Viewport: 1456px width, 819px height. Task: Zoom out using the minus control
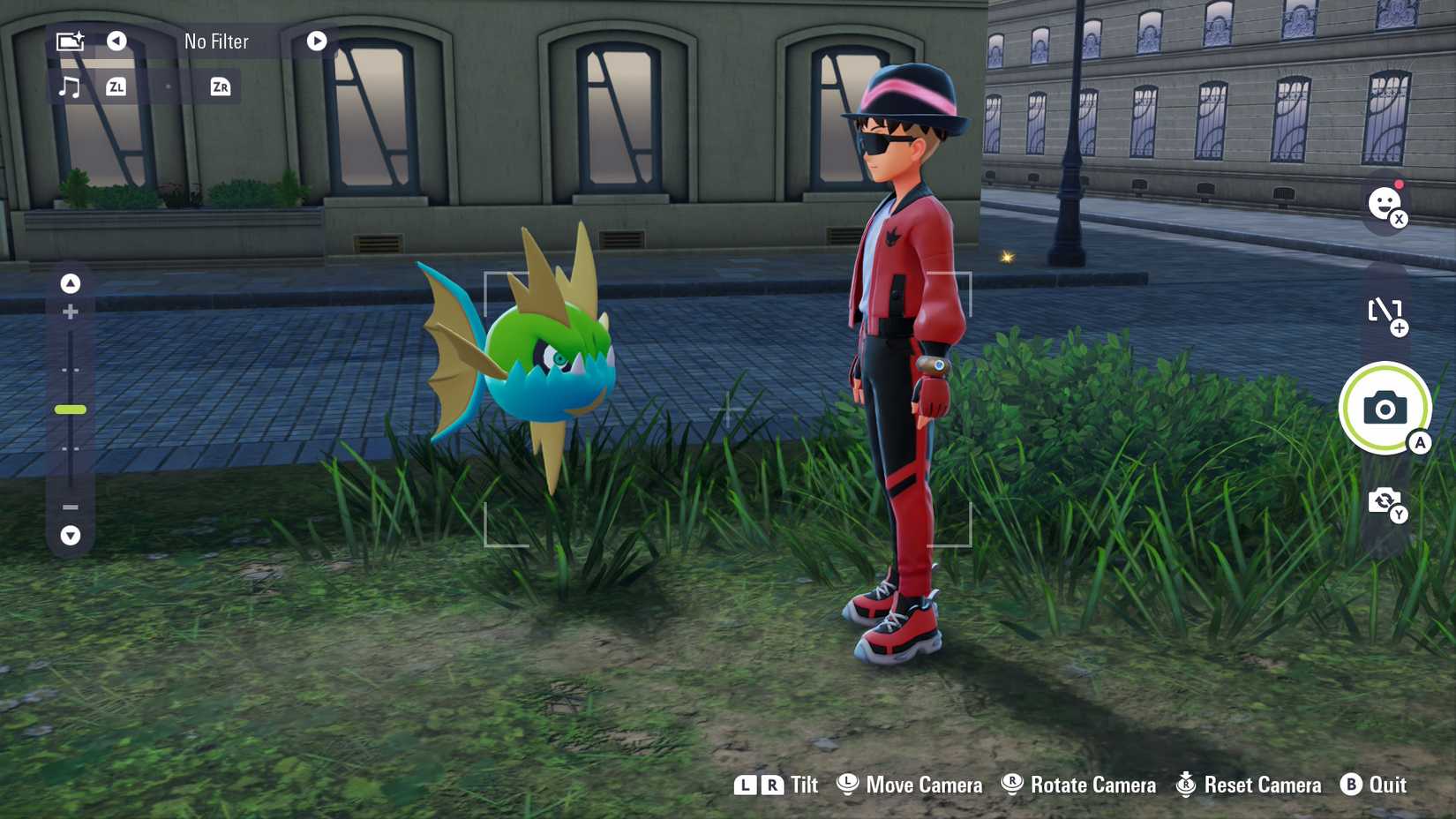coord(70,507)
